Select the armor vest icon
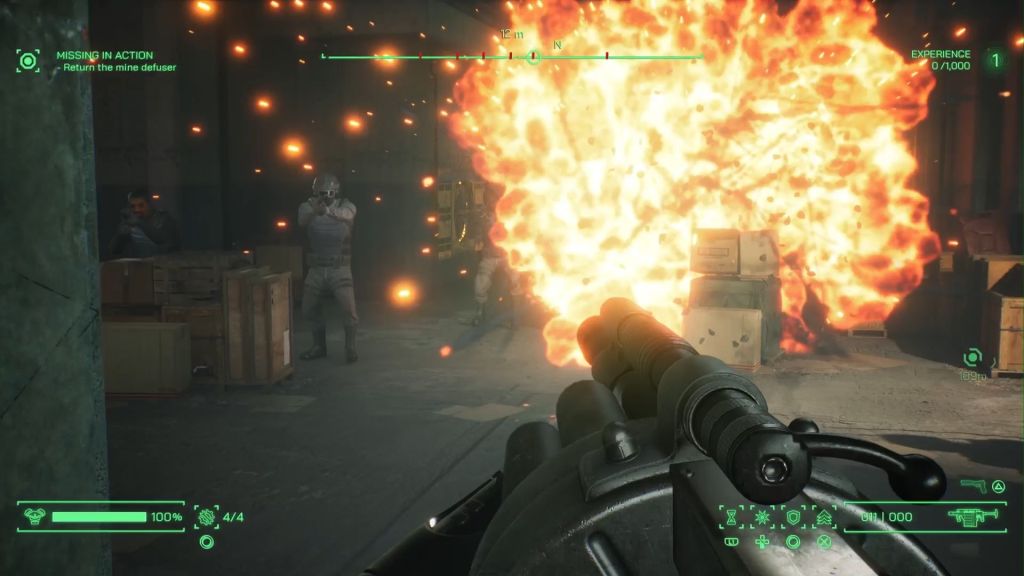The width and height of the screenshot is (1024, 576). (33, 517)
